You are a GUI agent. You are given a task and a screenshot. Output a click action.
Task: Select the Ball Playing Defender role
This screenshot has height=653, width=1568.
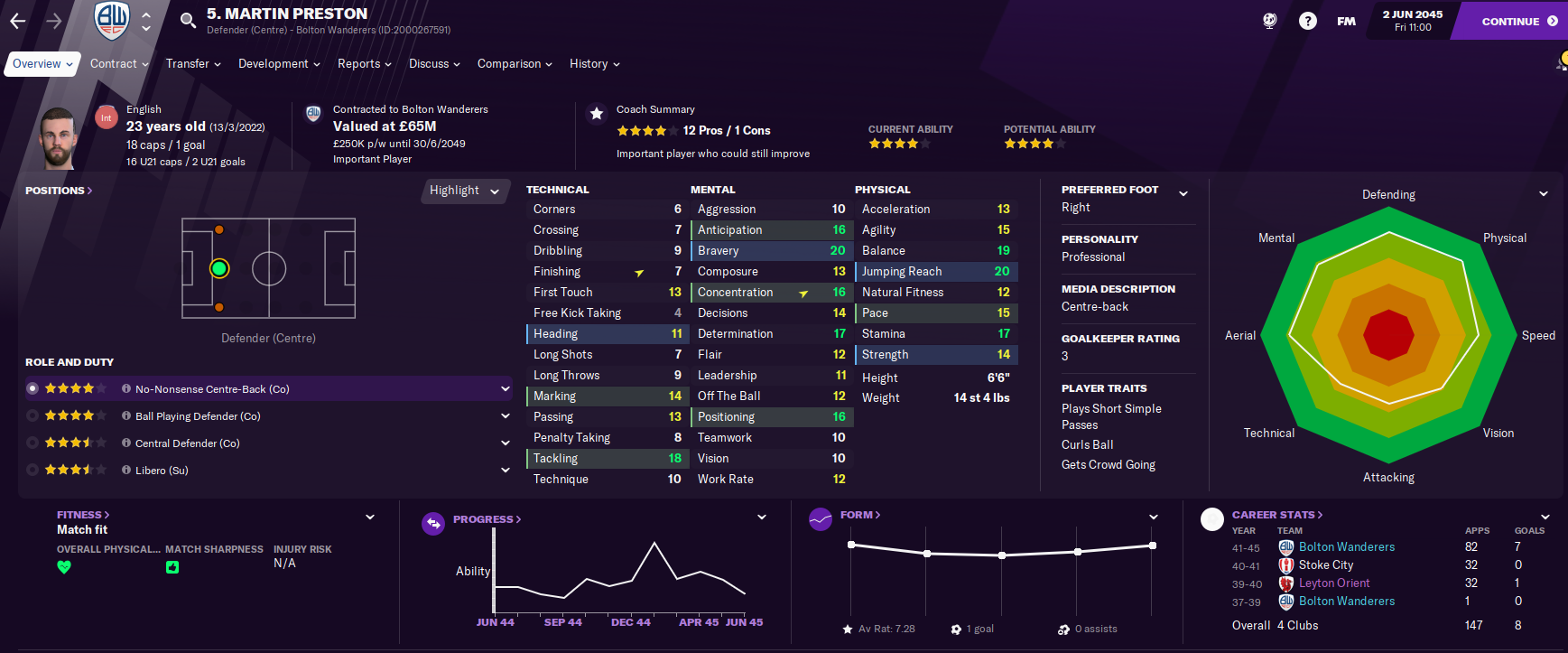[x=198, y=416]
